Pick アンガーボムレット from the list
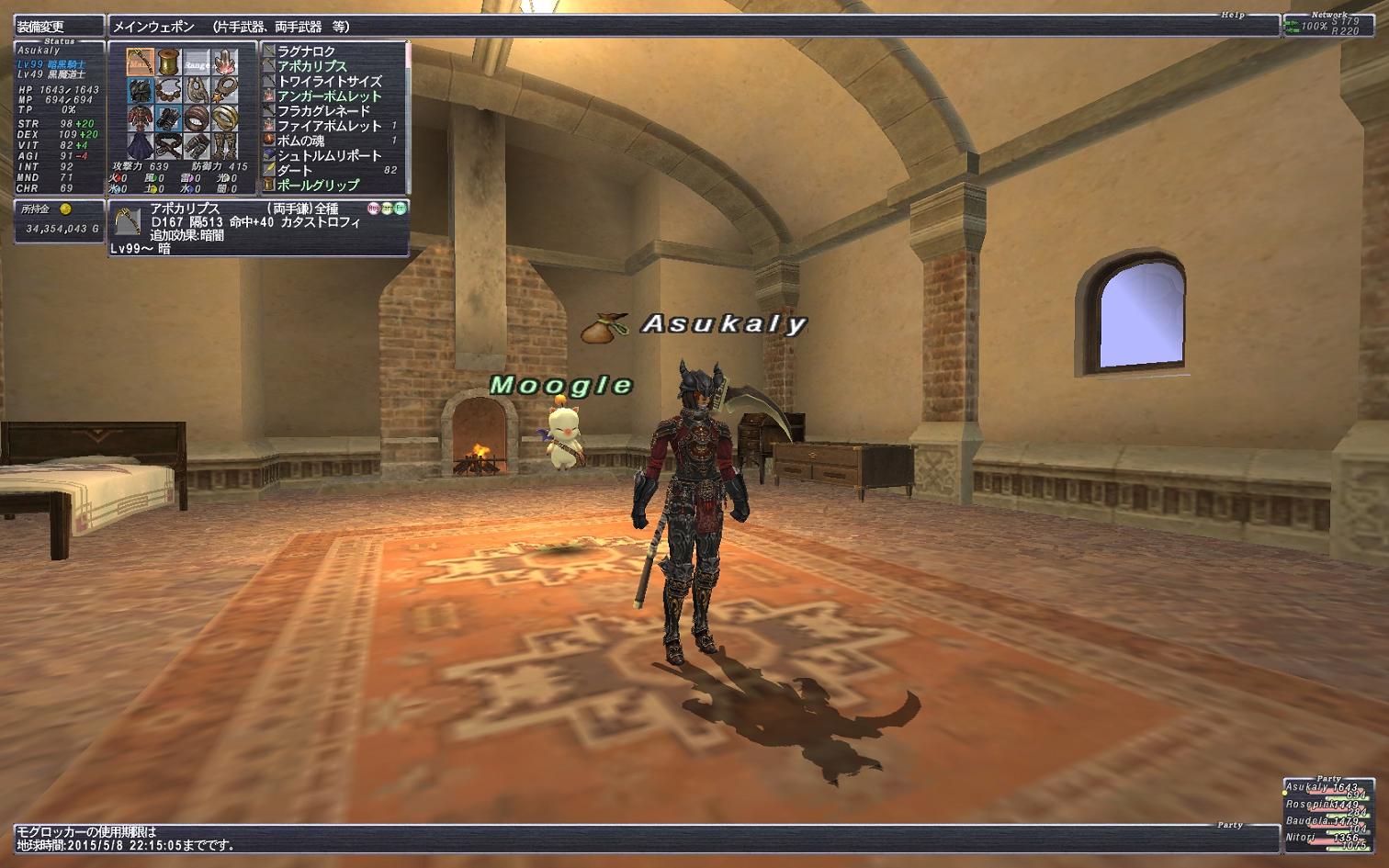This screenshot has height=868, width=1389. tap(329, 96)
